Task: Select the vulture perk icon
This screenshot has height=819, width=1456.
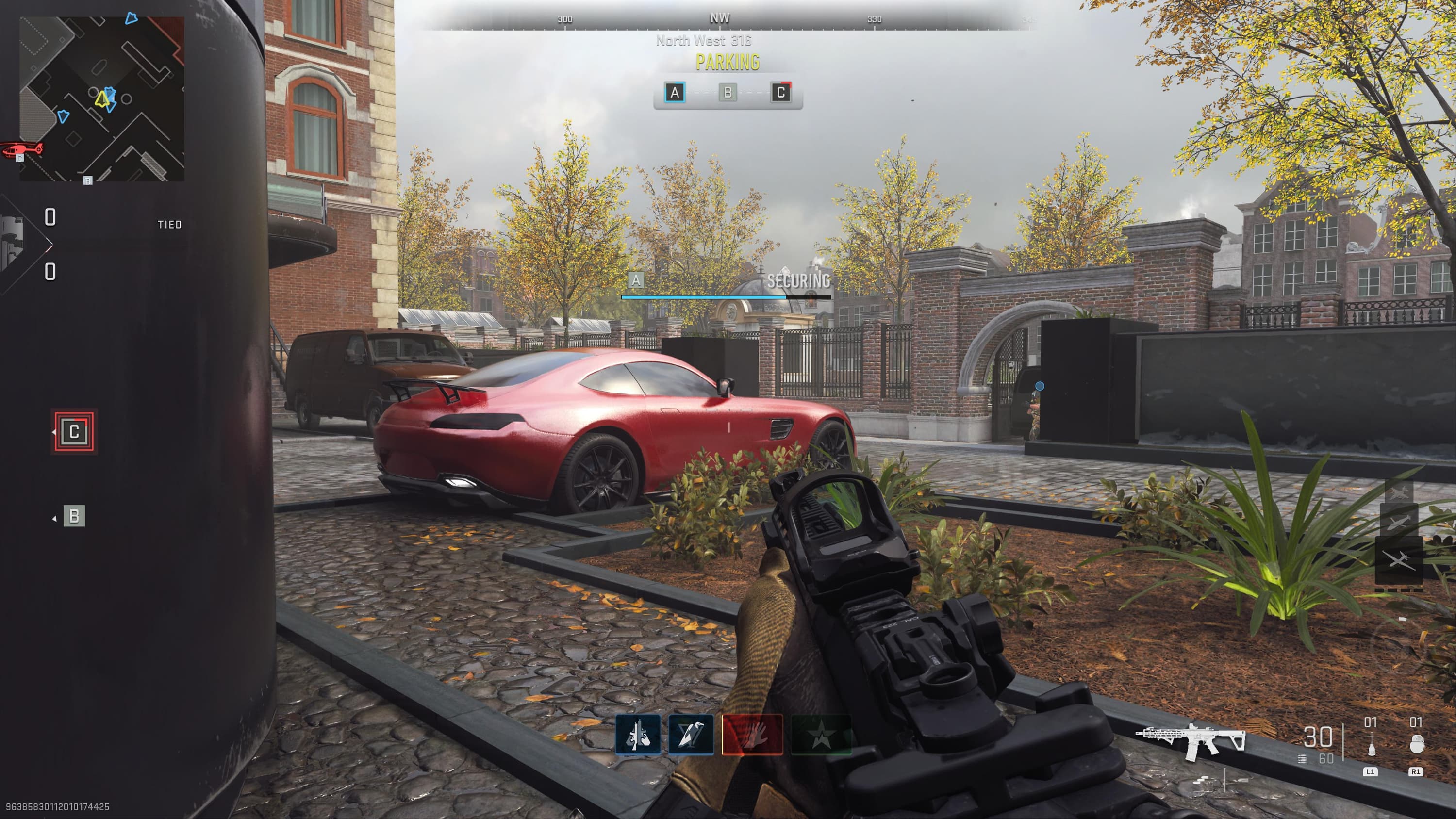Action: click(691, 735)
